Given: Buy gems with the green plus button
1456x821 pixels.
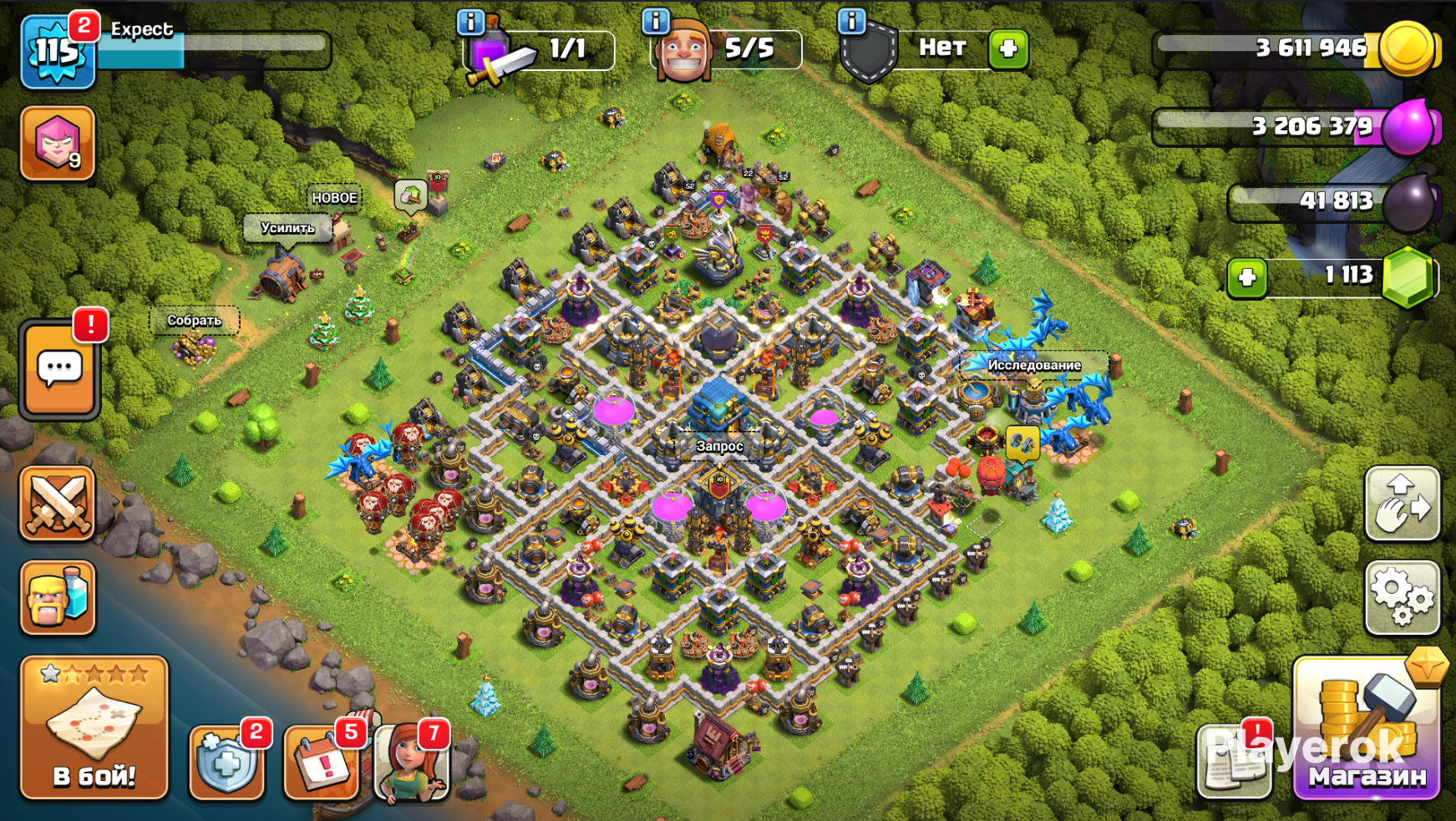Looking at the screenshot, I should pyautogui.click(x=1247, y=277).
